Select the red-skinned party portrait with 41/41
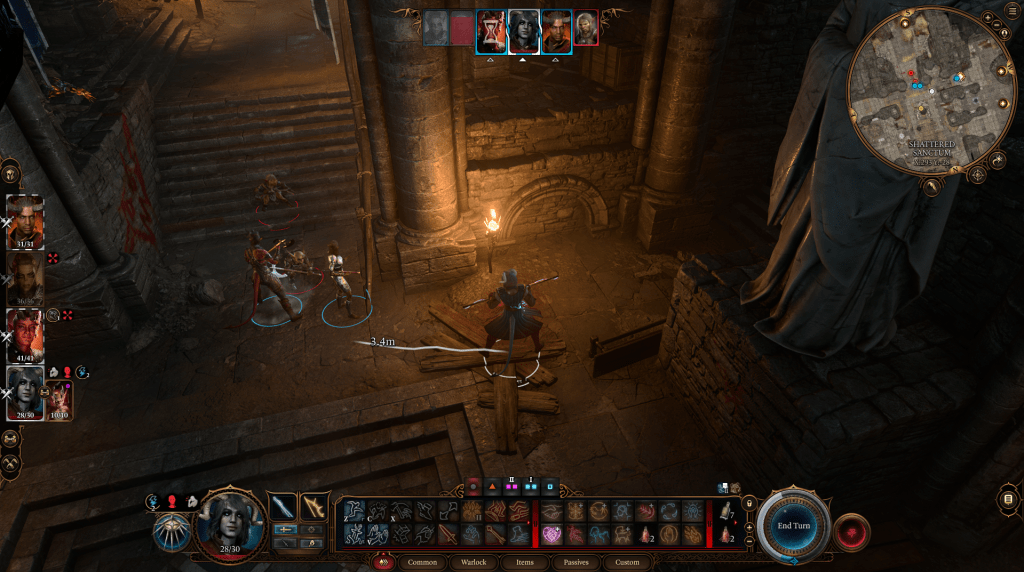The image size is (1024, 572). point(25,335)
